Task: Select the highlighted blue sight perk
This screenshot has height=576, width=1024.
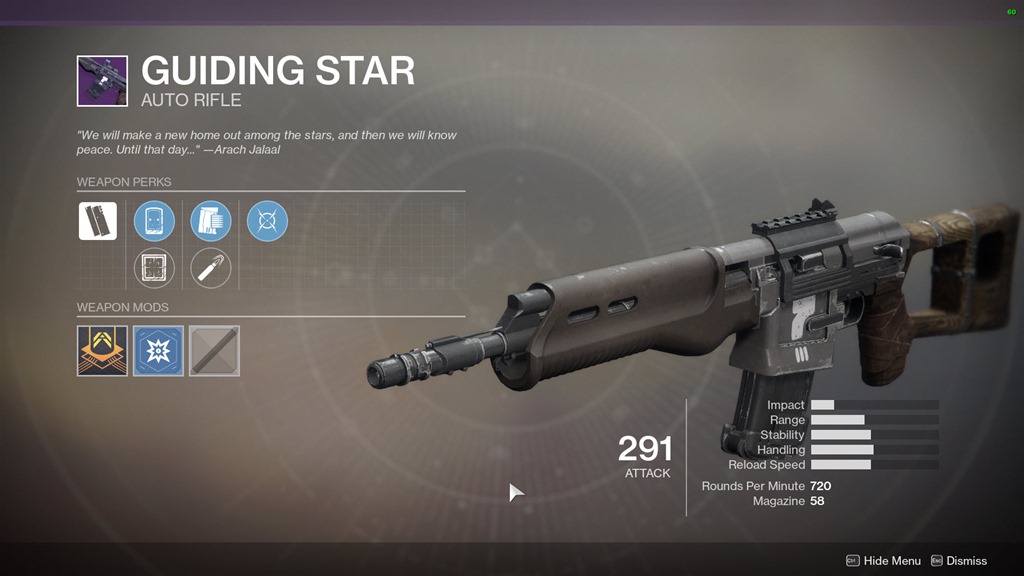Action: pos(154,221)
